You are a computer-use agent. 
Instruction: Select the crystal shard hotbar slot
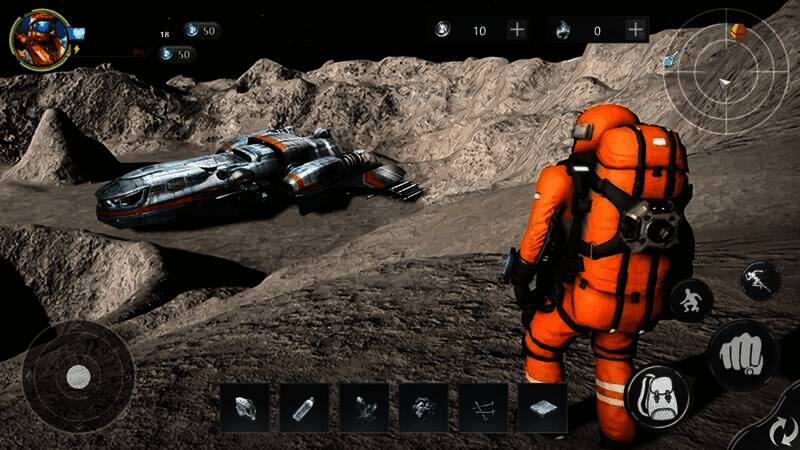[244, 408]
